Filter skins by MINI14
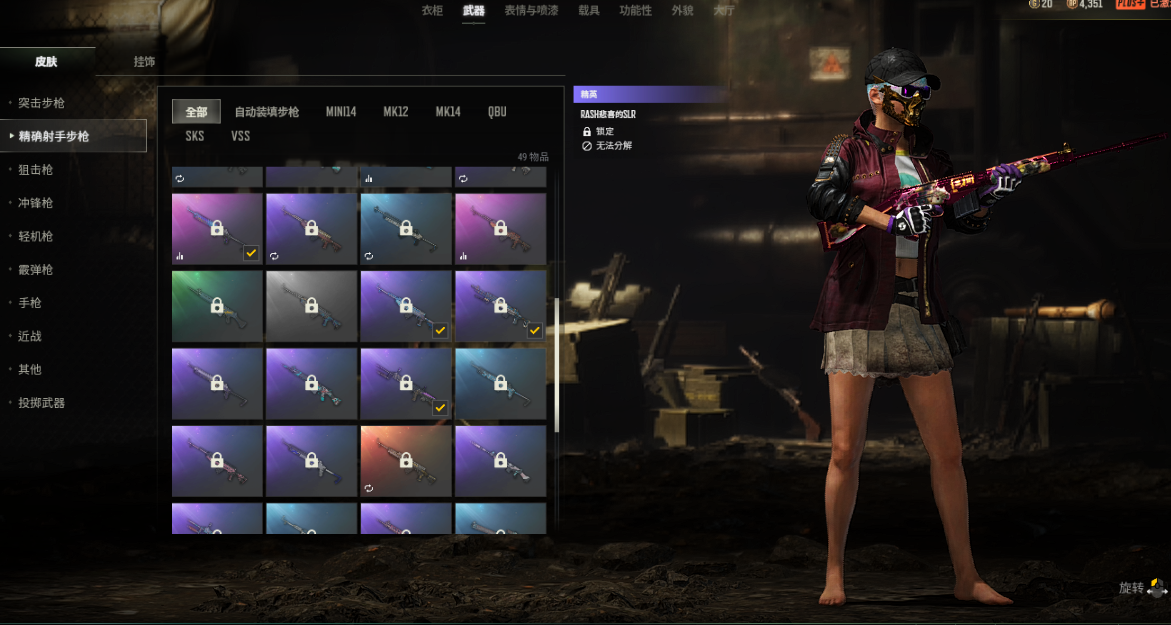The image size is (1171, 625). tap(340, 112)
